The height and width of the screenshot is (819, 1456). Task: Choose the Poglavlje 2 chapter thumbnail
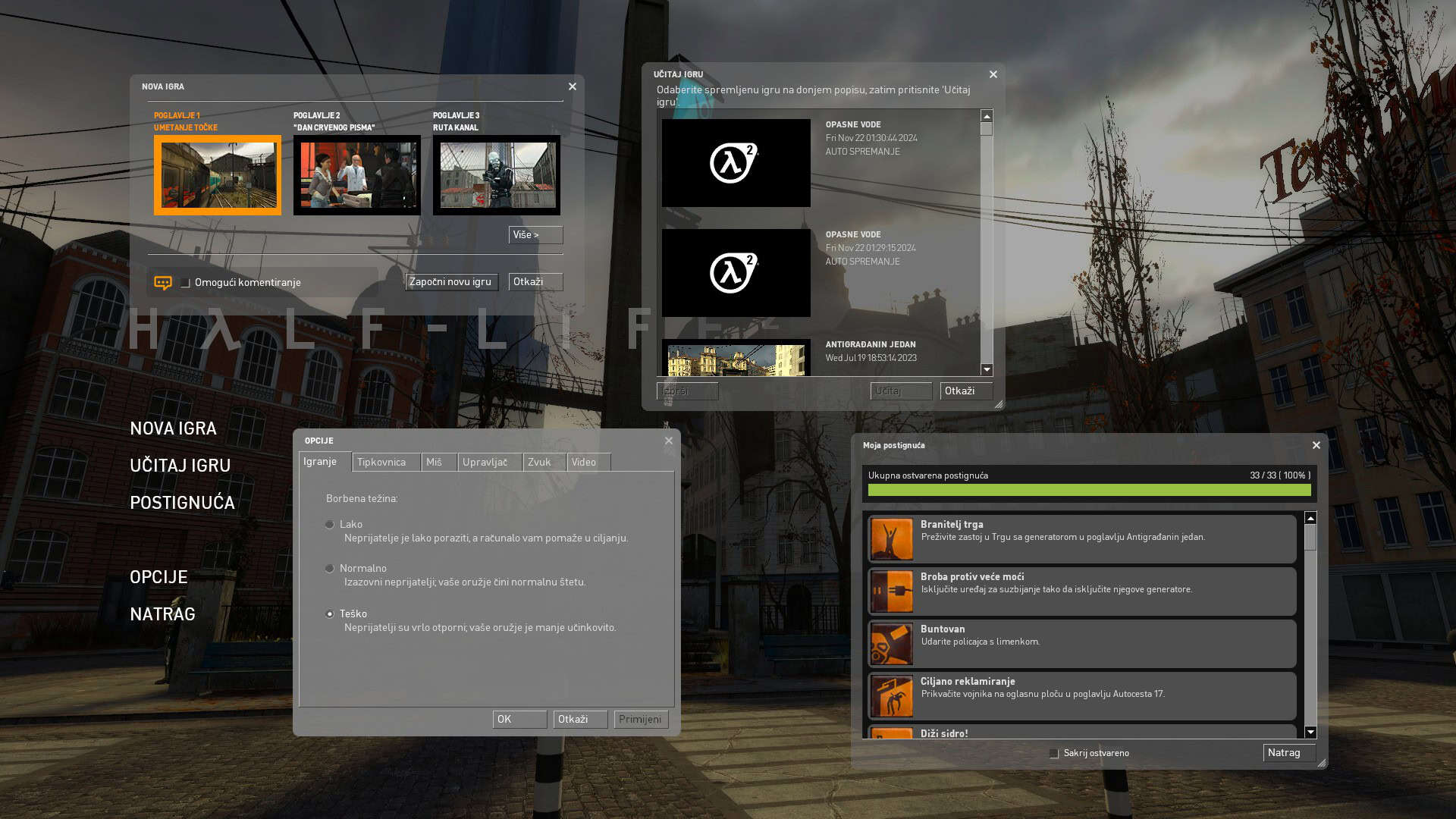pyautogui.click(x=356, y=175)
